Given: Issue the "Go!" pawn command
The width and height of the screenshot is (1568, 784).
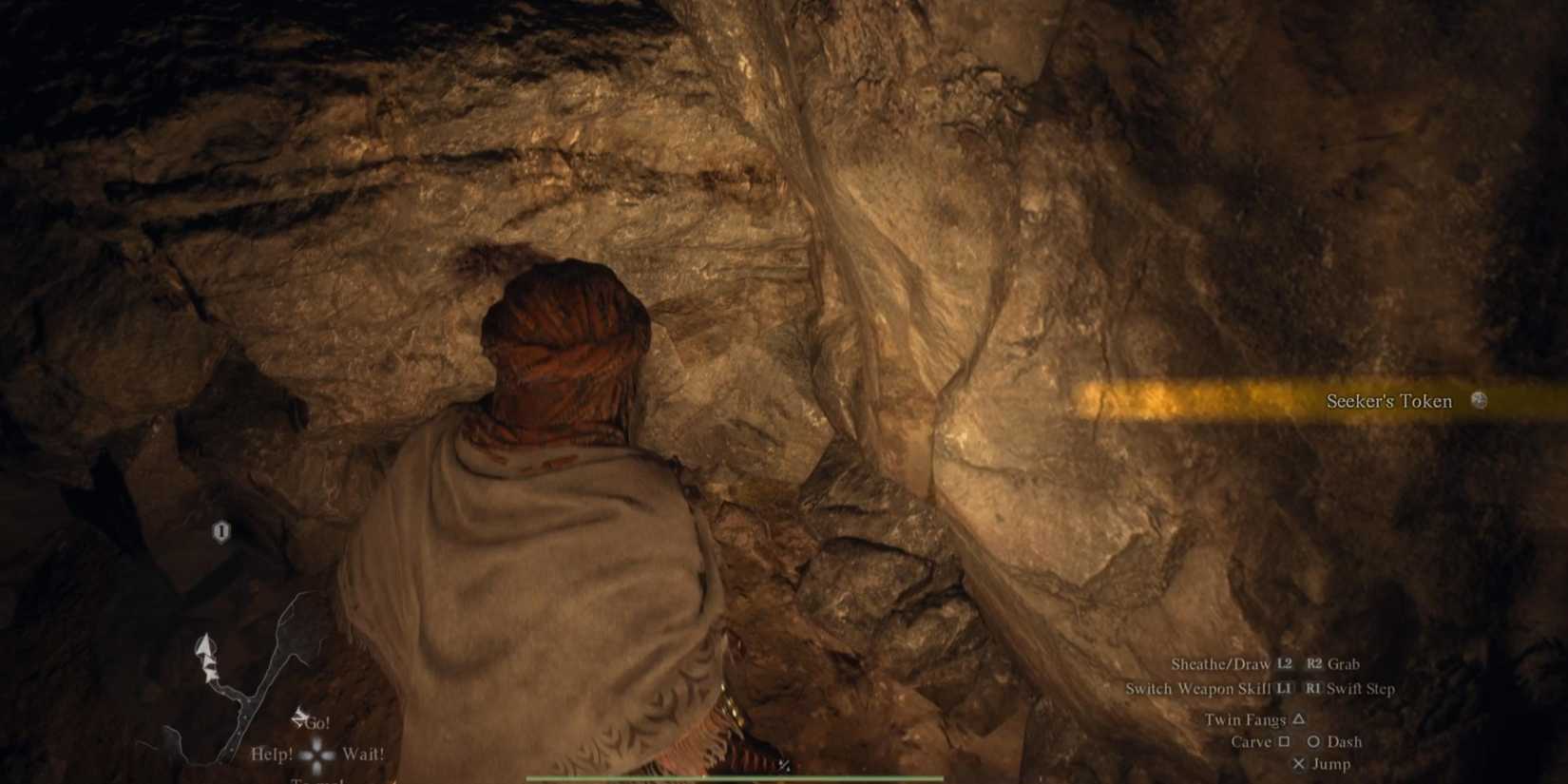Looking at the screenshot, I should pos(318,722).
